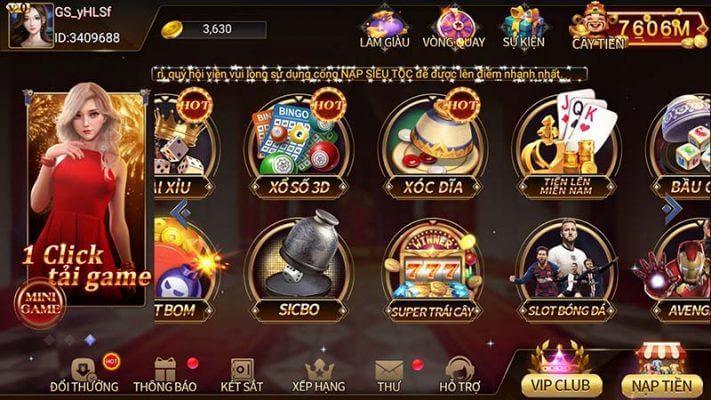
Task: Launch the Xổ Số 3D game
Action: coord(295,148)
